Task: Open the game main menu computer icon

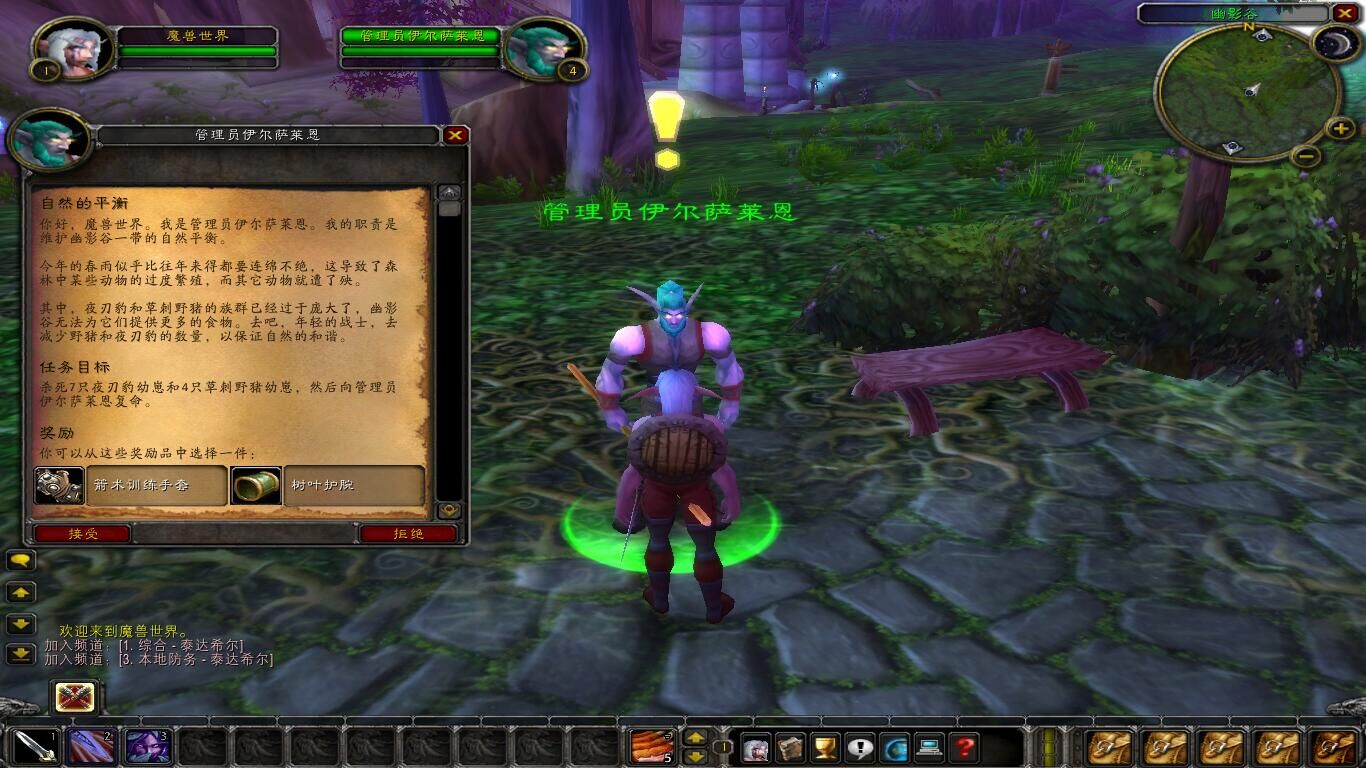Action: [929, 746]
